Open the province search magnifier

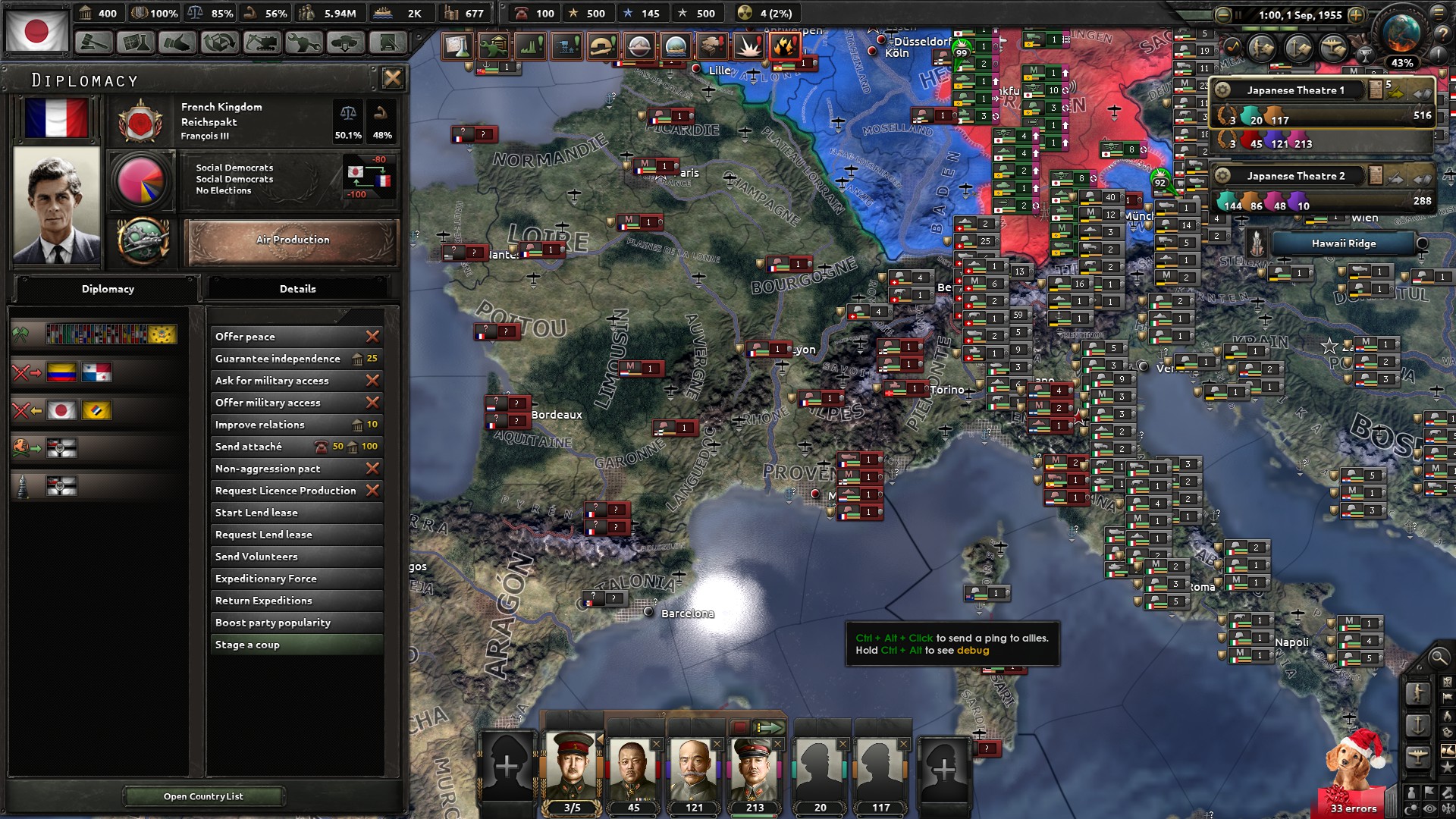pos(1439,658)
